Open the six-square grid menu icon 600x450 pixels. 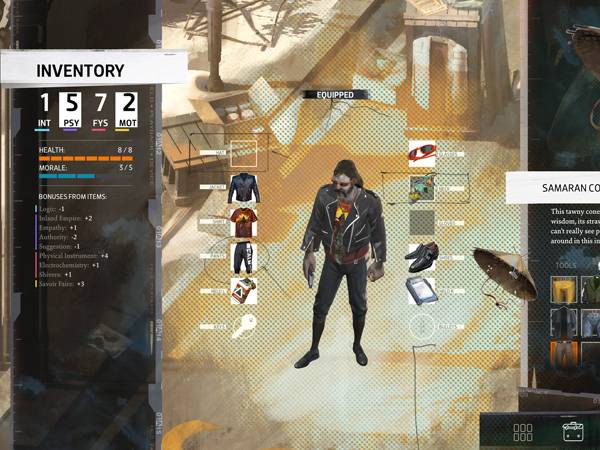pyautogui.click(x=523, y=434)
